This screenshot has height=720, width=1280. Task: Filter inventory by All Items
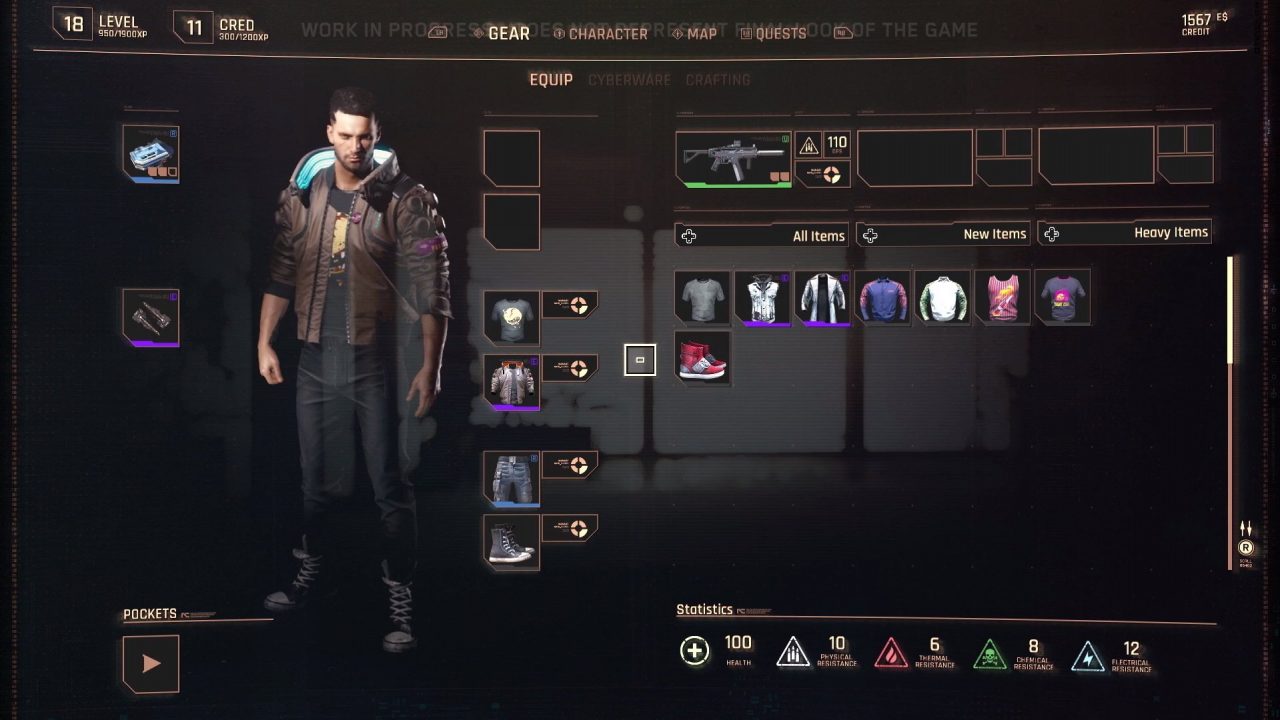(762, 236)
